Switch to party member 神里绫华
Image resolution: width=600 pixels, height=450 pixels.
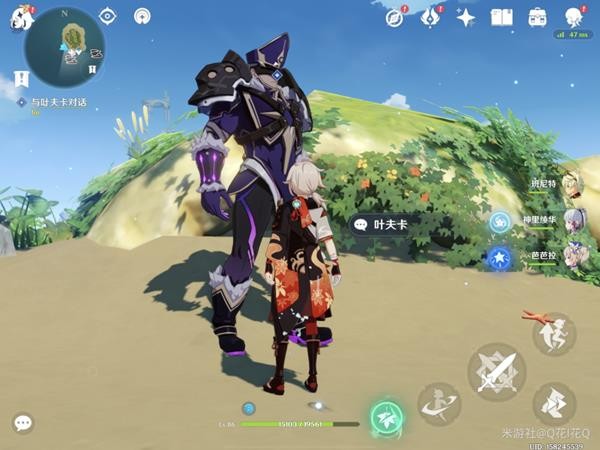click(571, 221)
